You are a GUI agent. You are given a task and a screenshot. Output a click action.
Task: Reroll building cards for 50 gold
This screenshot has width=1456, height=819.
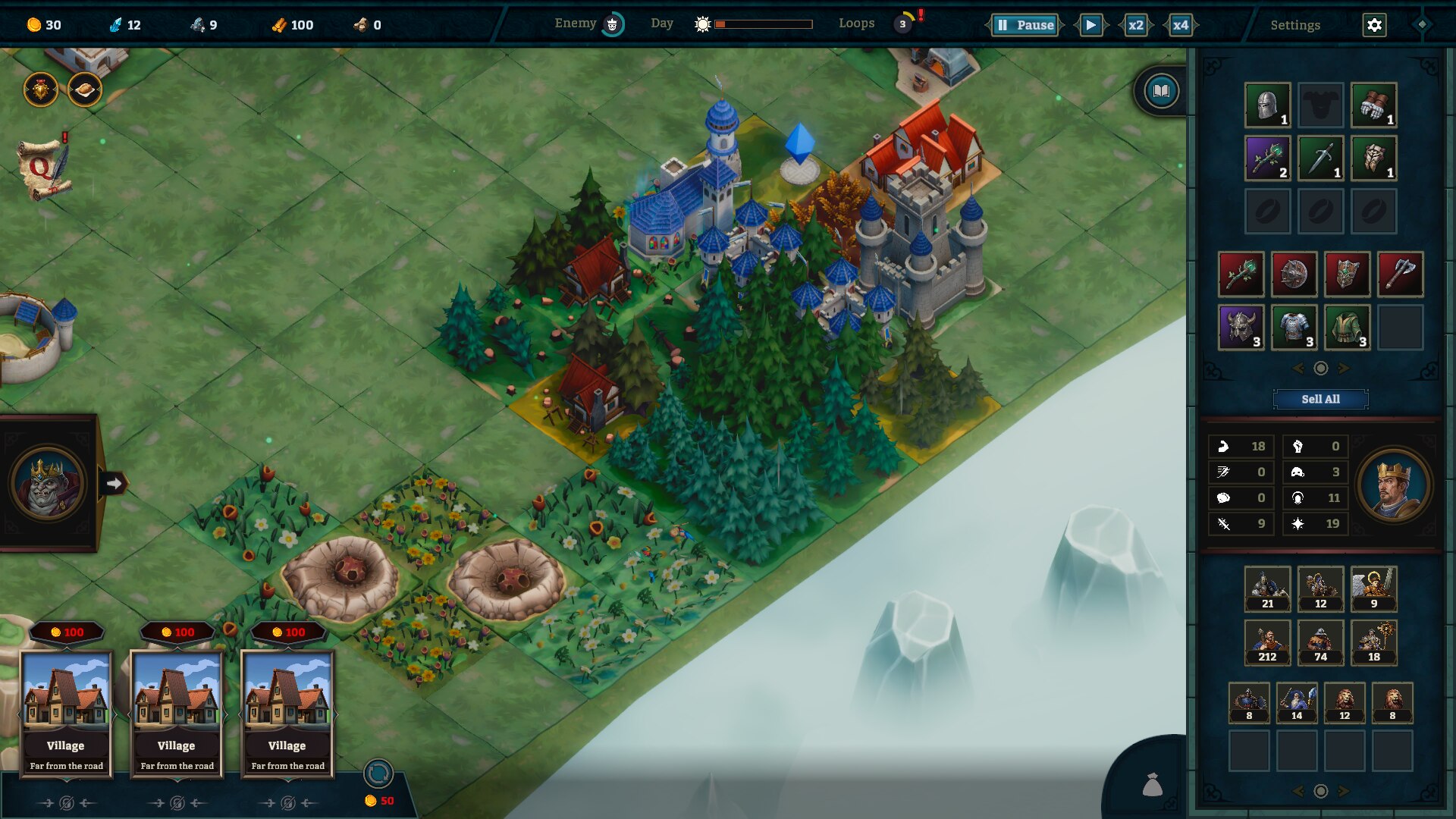[x=378, y=774]
